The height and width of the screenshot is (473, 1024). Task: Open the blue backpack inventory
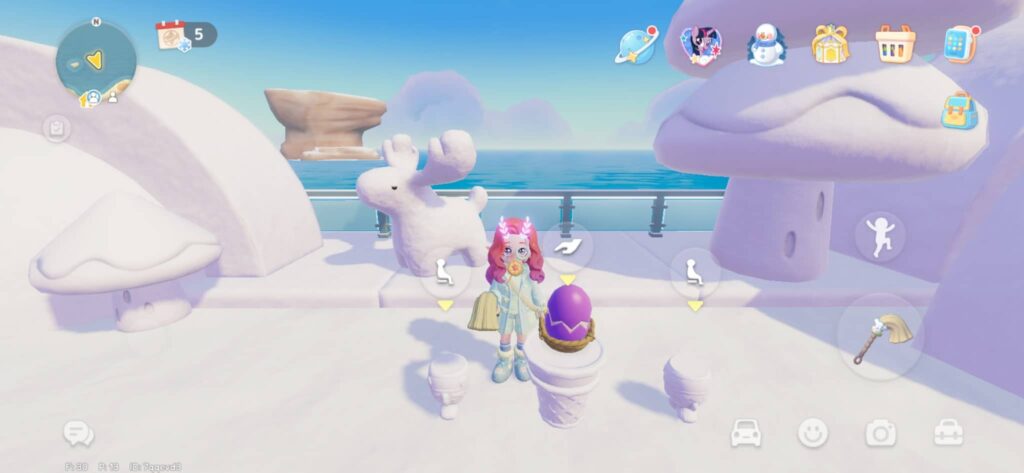pyautogui.click(x=959, y=110)
